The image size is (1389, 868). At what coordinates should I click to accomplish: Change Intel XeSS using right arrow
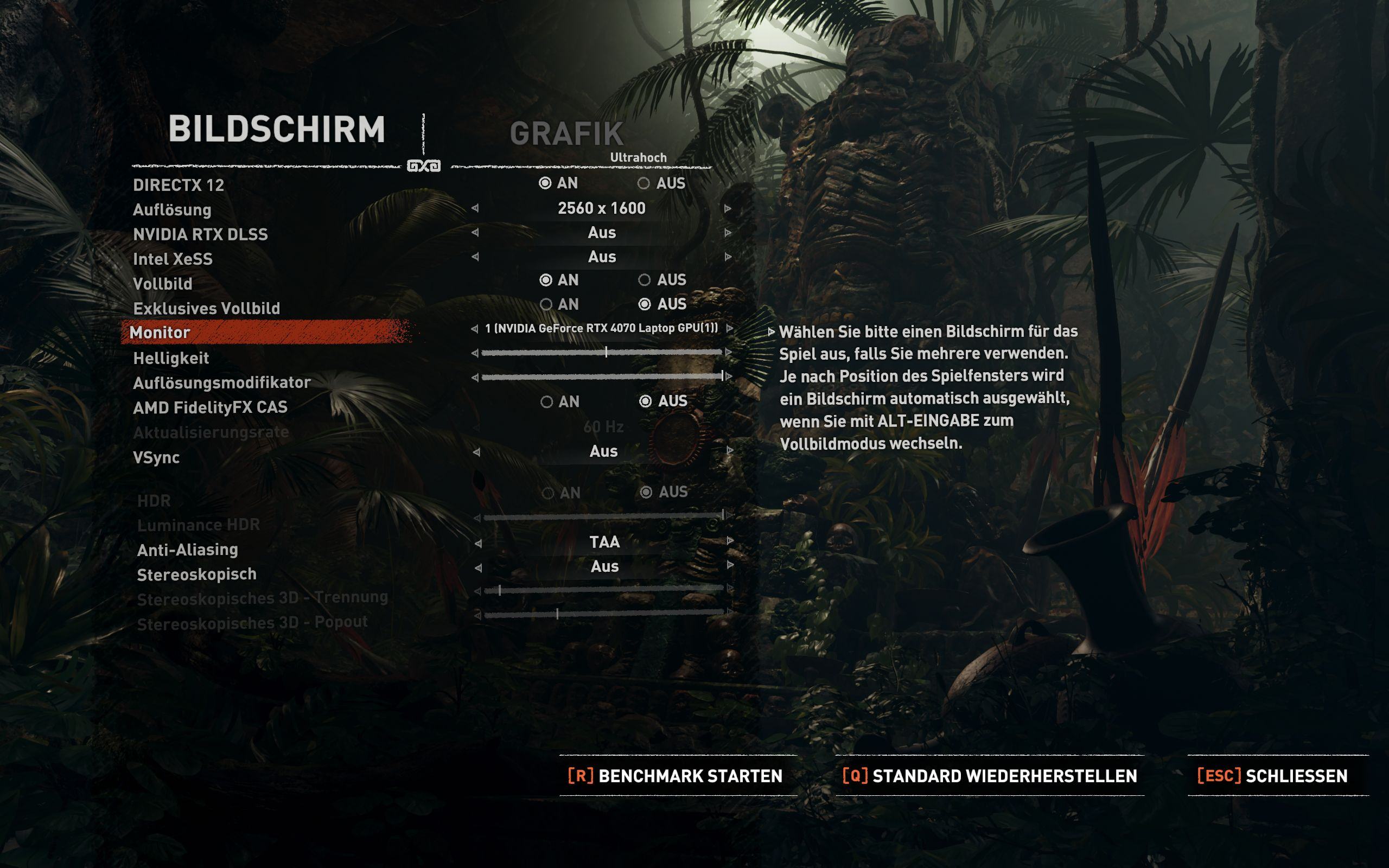pos(728,257)
